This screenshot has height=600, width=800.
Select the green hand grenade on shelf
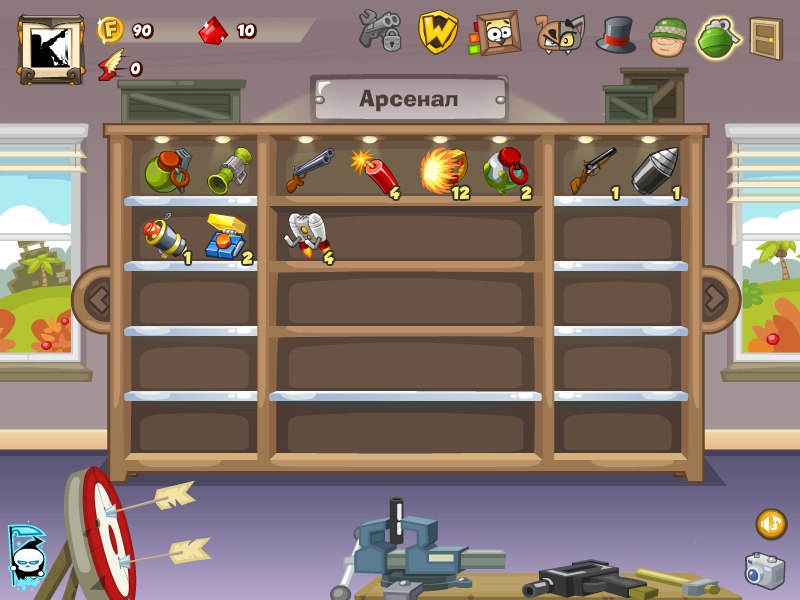pos(166,170)
